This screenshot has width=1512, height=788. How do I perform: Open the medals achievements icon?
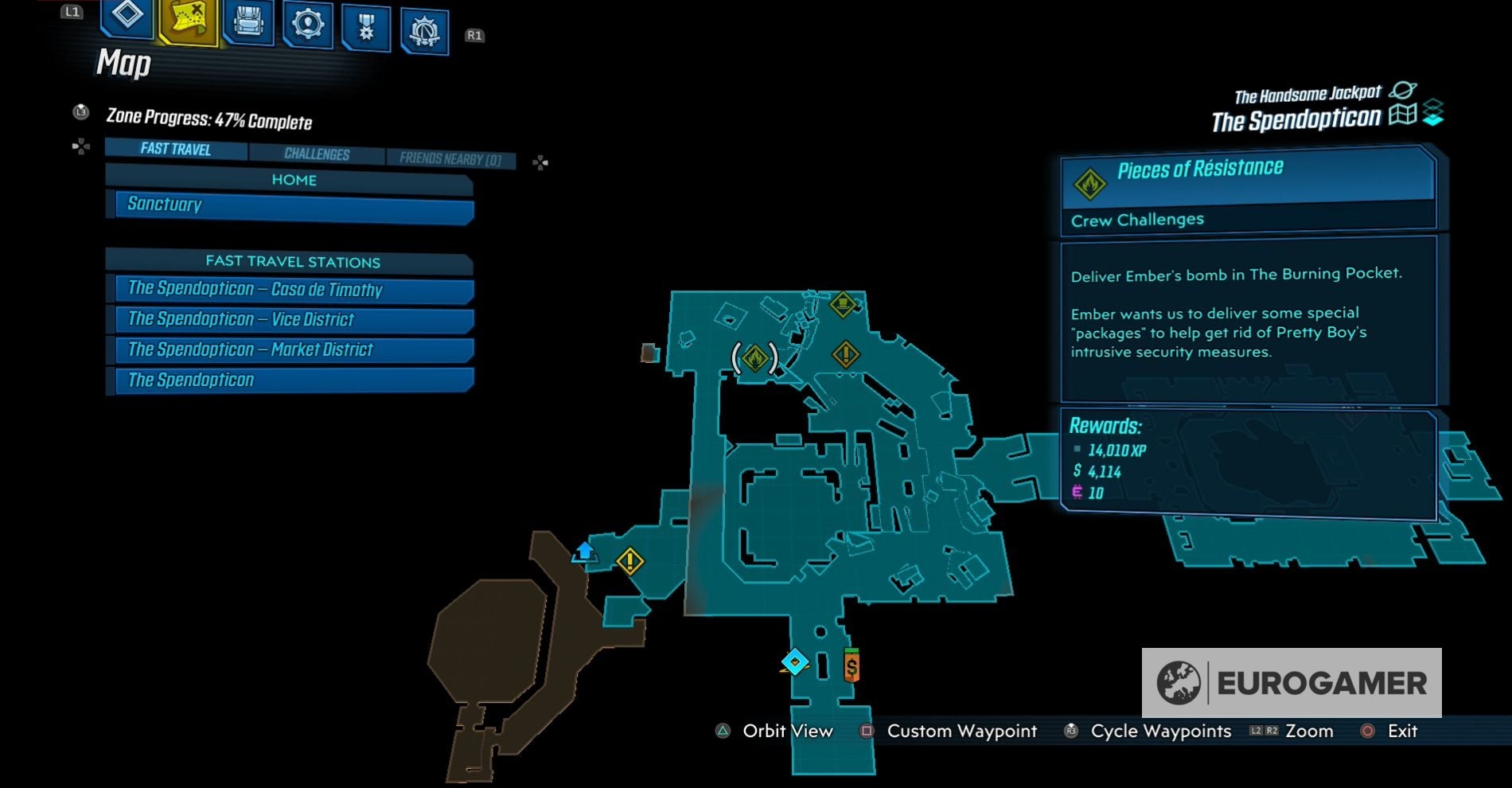[x=365, y=24]
